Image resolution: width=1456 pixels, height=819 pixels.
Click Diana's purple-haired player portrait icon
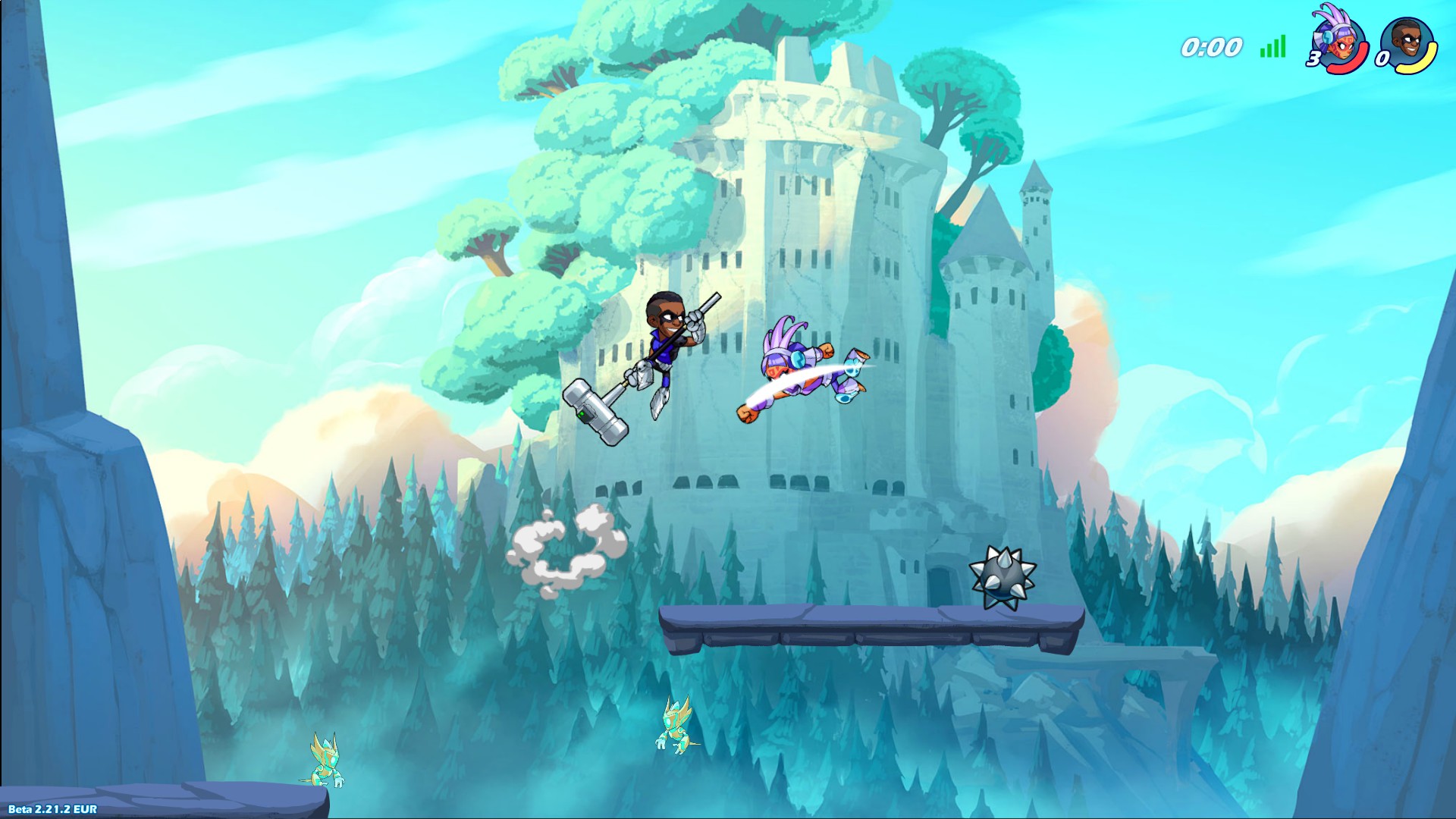[x=1338, y=42]
